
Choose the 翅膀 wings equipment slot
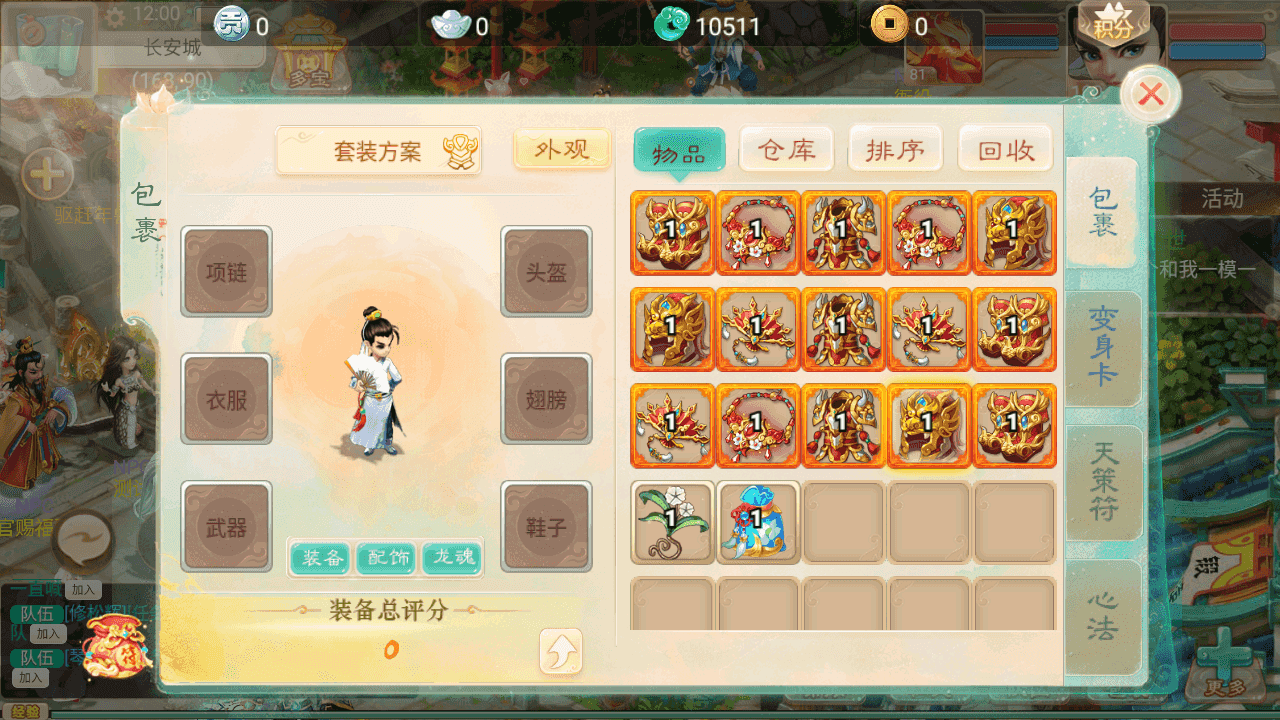(546, 399)
